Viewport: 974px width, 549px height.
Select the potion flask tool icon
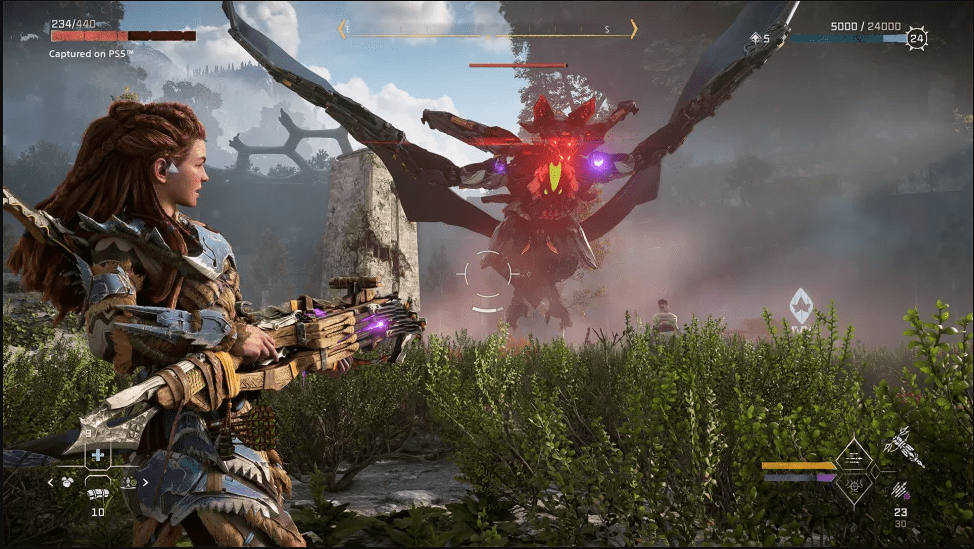tap(129, 482)
